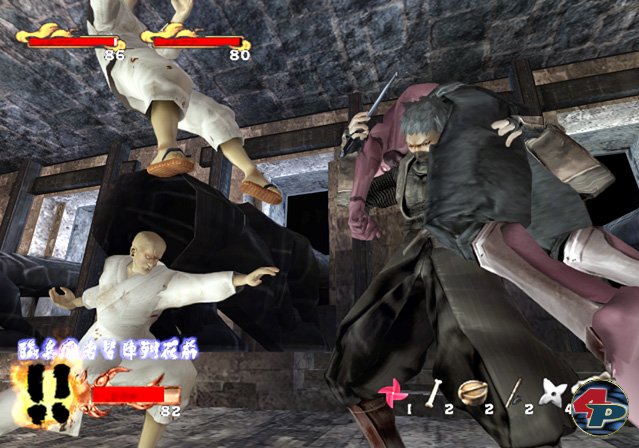This screenshot has width=639, height=448.
Task: Click the 4P logo watermark
Action: [598, 397]
